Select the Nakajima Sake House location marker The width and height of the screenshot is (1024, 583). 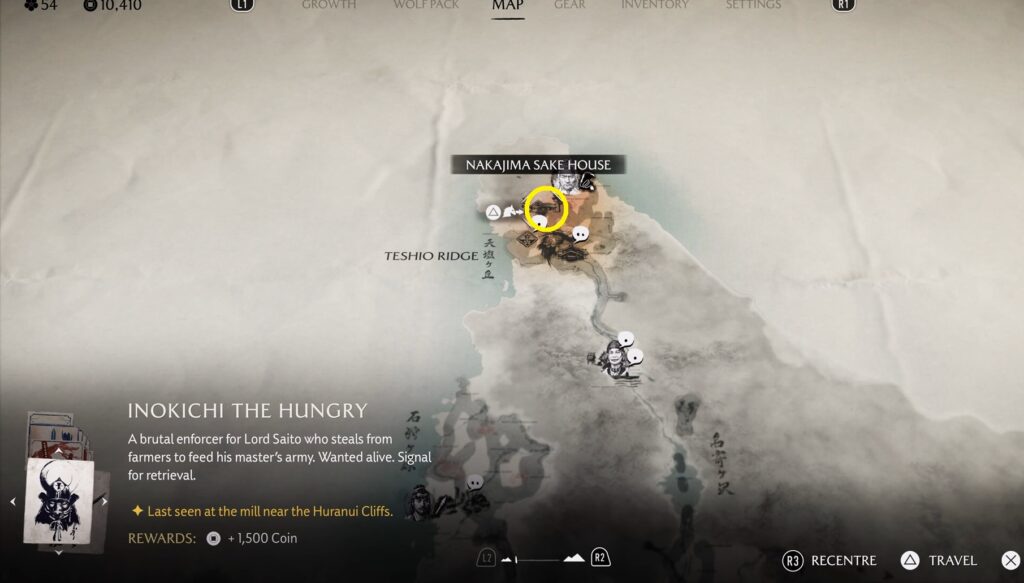[x=546, y=208]
